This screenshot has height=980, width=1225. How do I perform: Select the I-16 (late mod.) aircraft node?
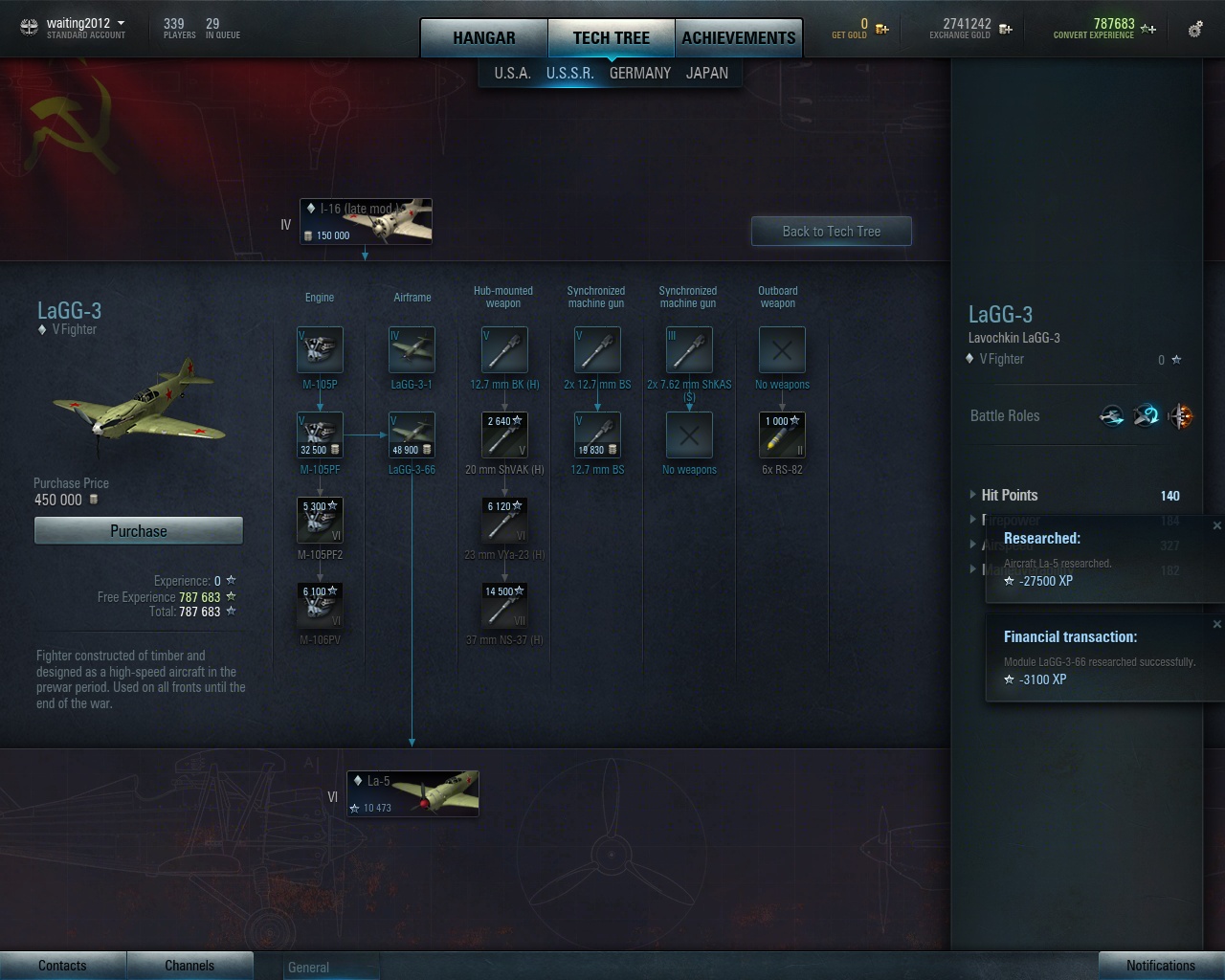(367, 221)
